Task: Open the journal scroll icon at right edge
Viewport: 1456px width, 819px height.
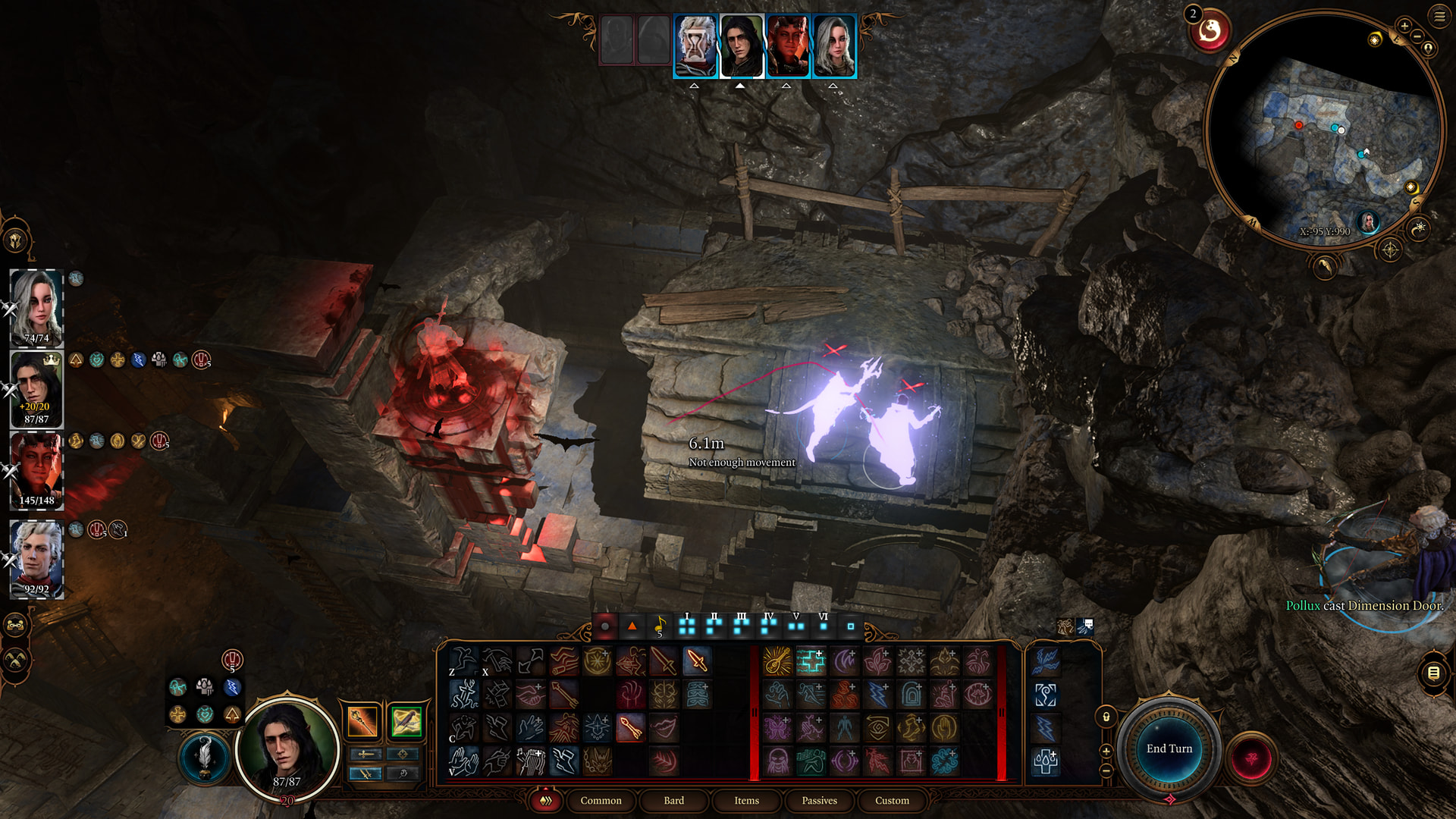Action: [1433, 673]
